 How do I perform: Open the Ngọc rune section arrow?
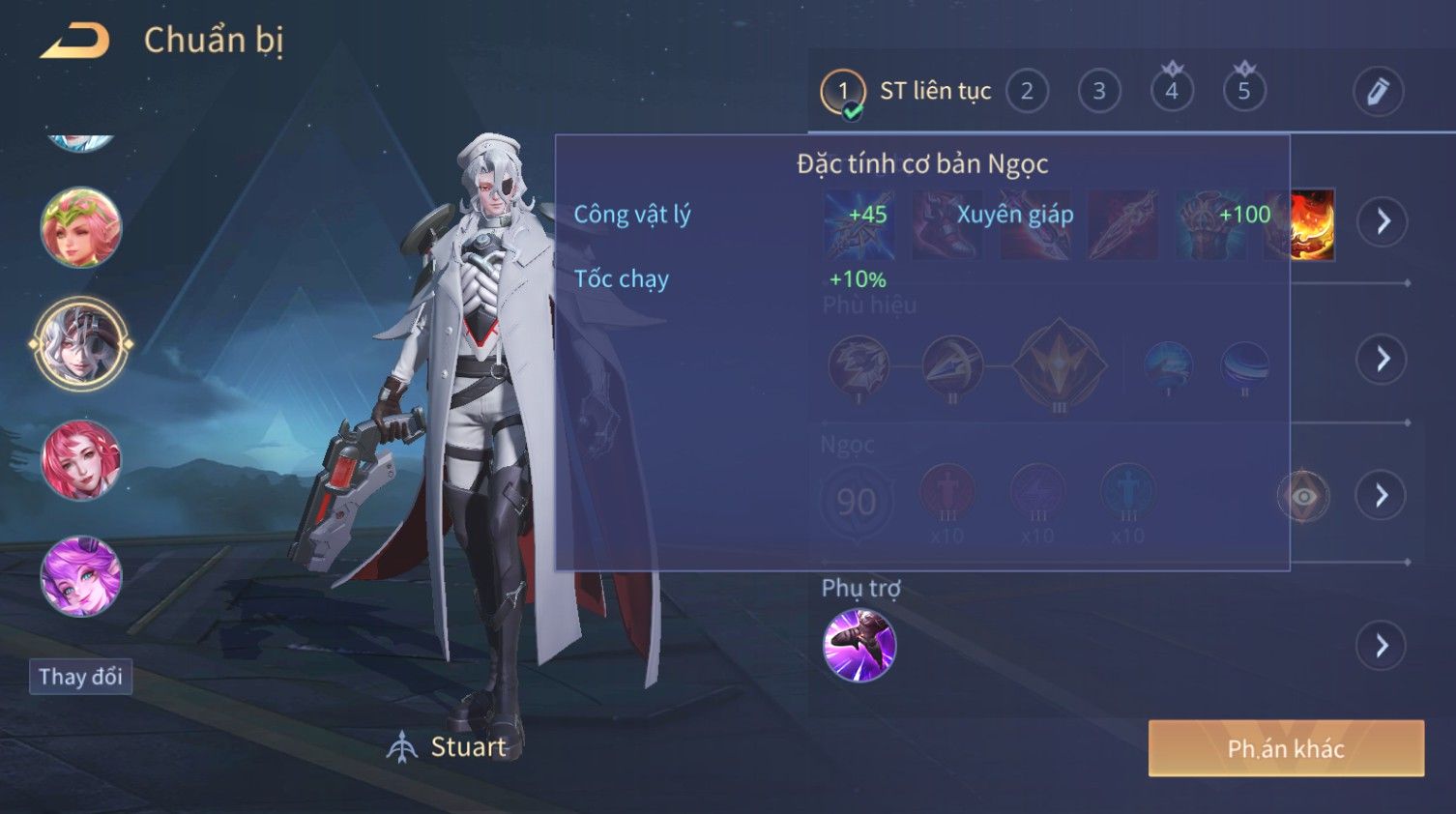point(1383,496)
